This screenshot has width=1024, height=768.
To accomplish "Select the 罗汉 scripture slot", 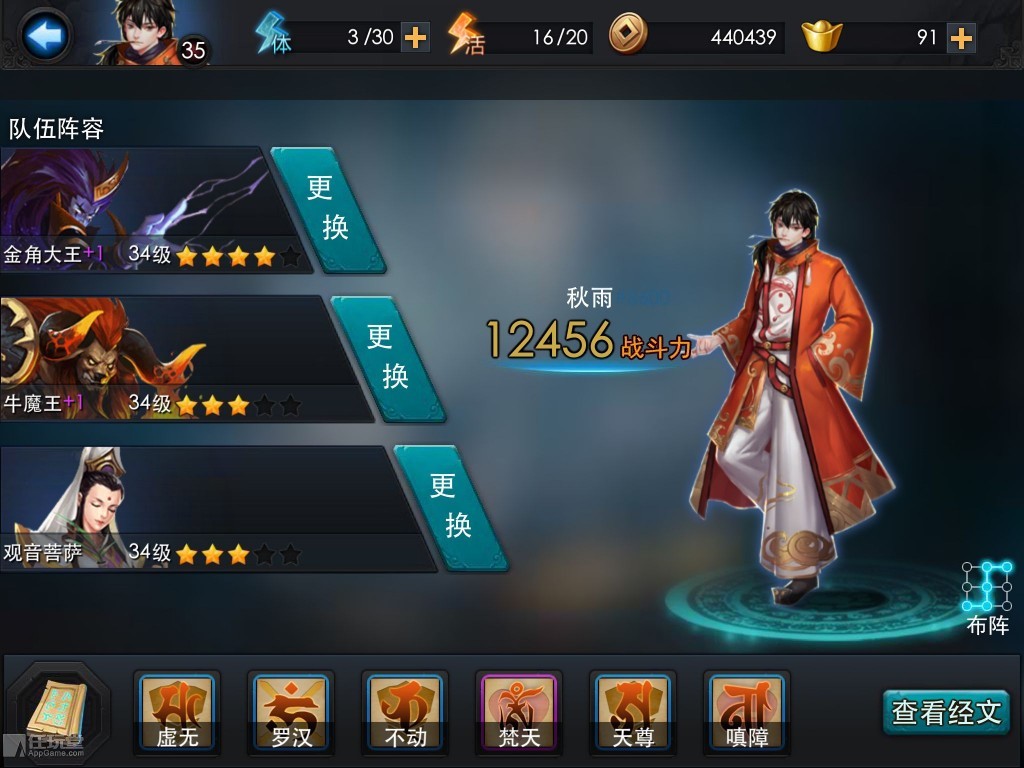I will coord(291,712).
